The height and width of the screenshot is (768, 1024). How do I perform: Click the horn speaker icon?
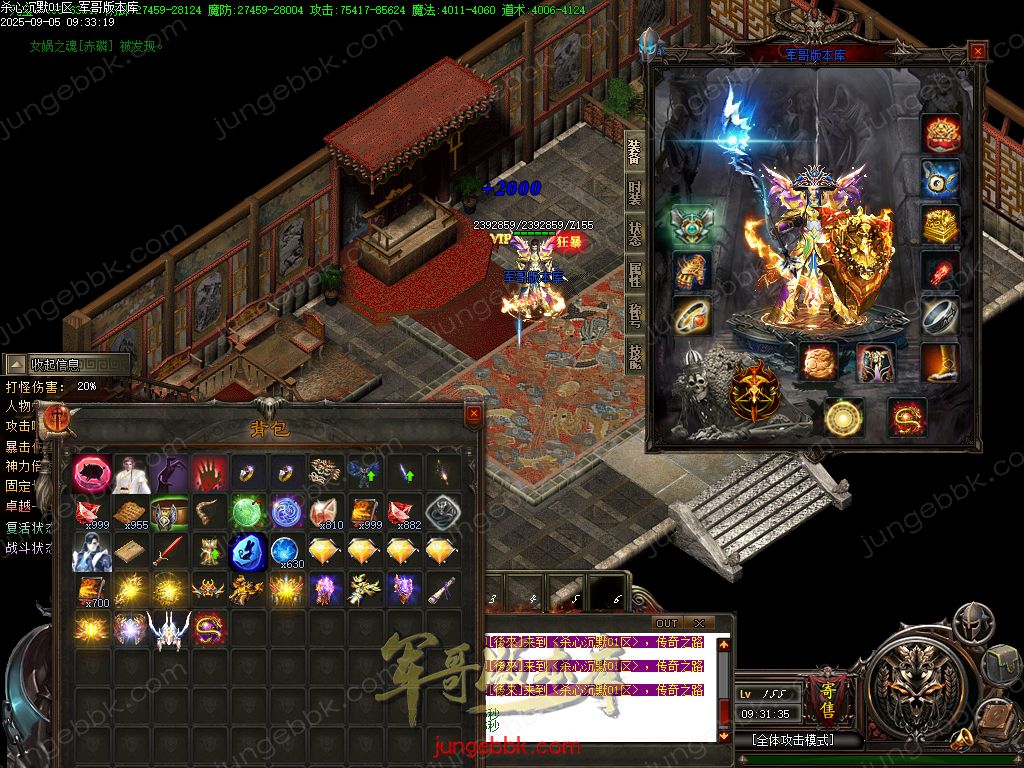964,740
